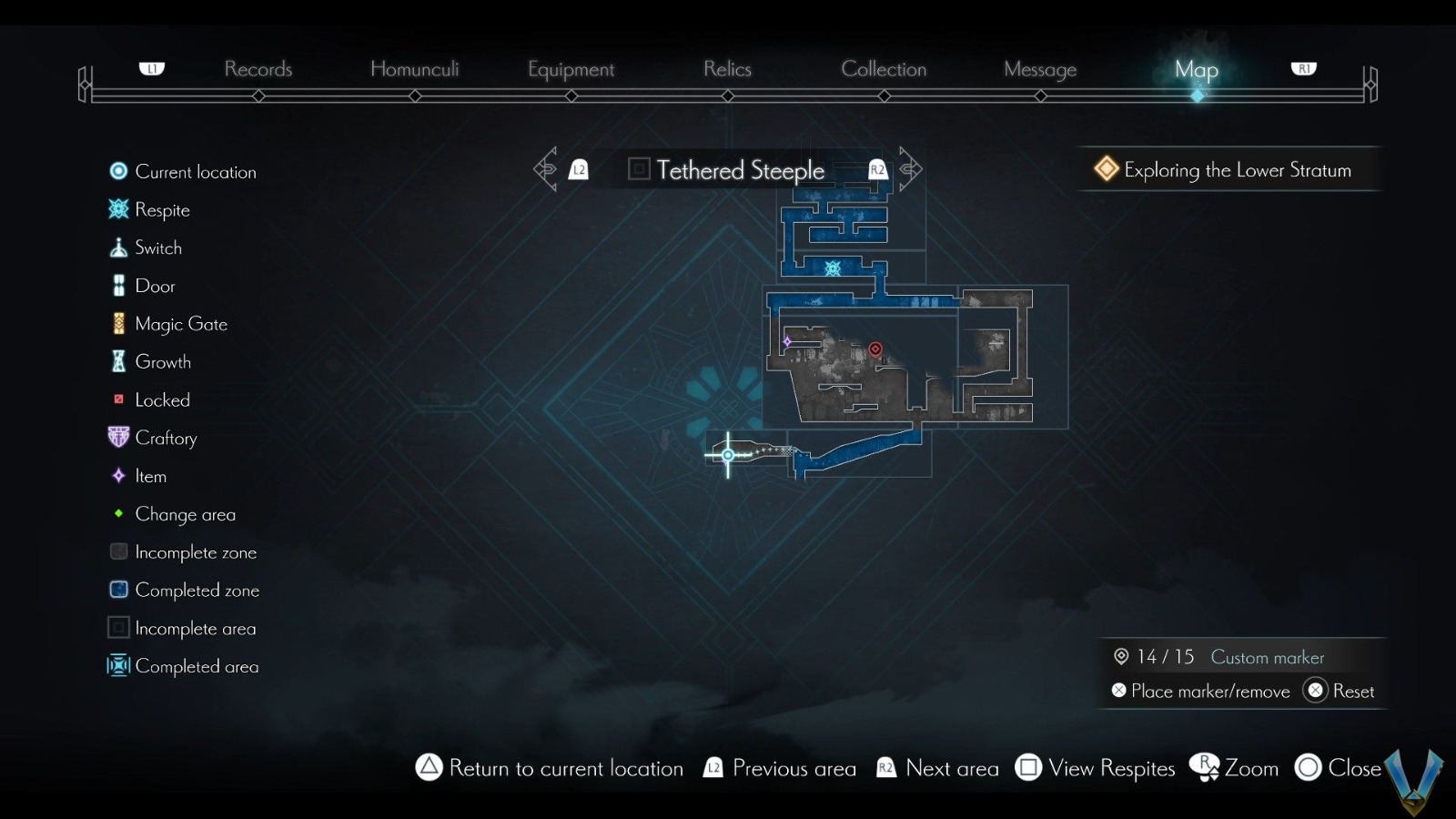Toggle the Locked legend indicator
The height and width of the screenshot is (819, 1456).
tap(117, 399)
